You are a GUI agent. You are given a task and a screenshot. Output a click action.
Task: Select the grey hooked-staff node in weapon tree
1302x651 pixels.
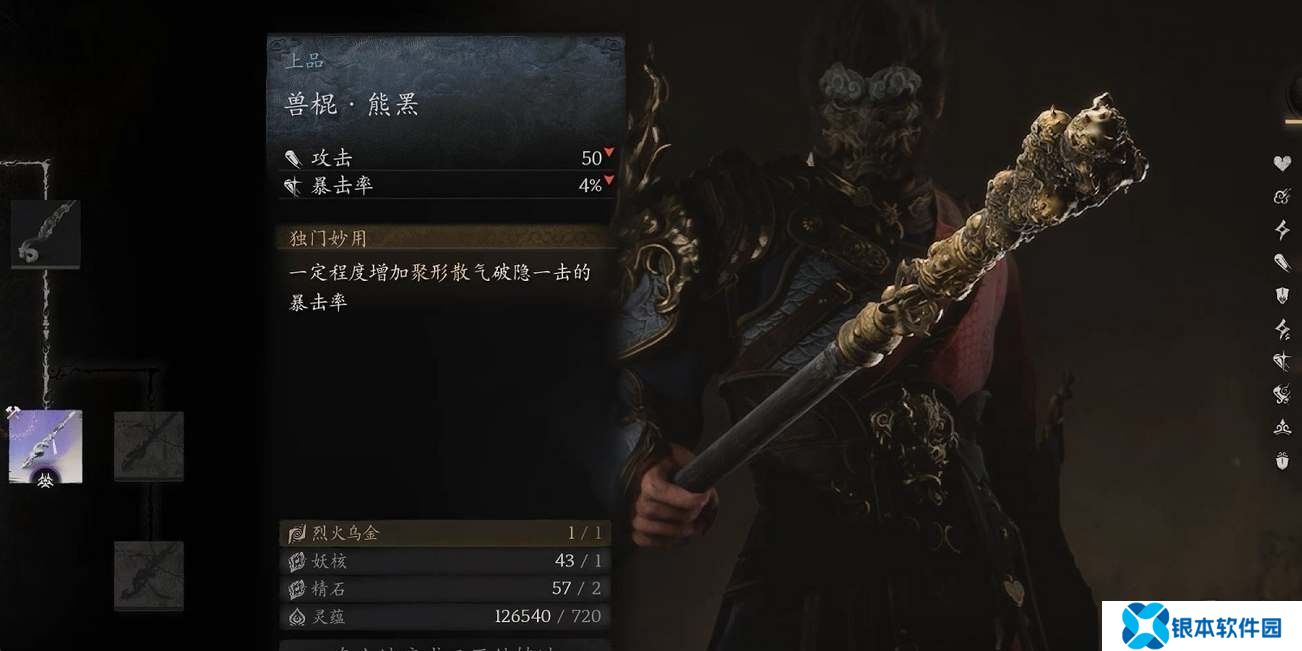tap(46, 234)
